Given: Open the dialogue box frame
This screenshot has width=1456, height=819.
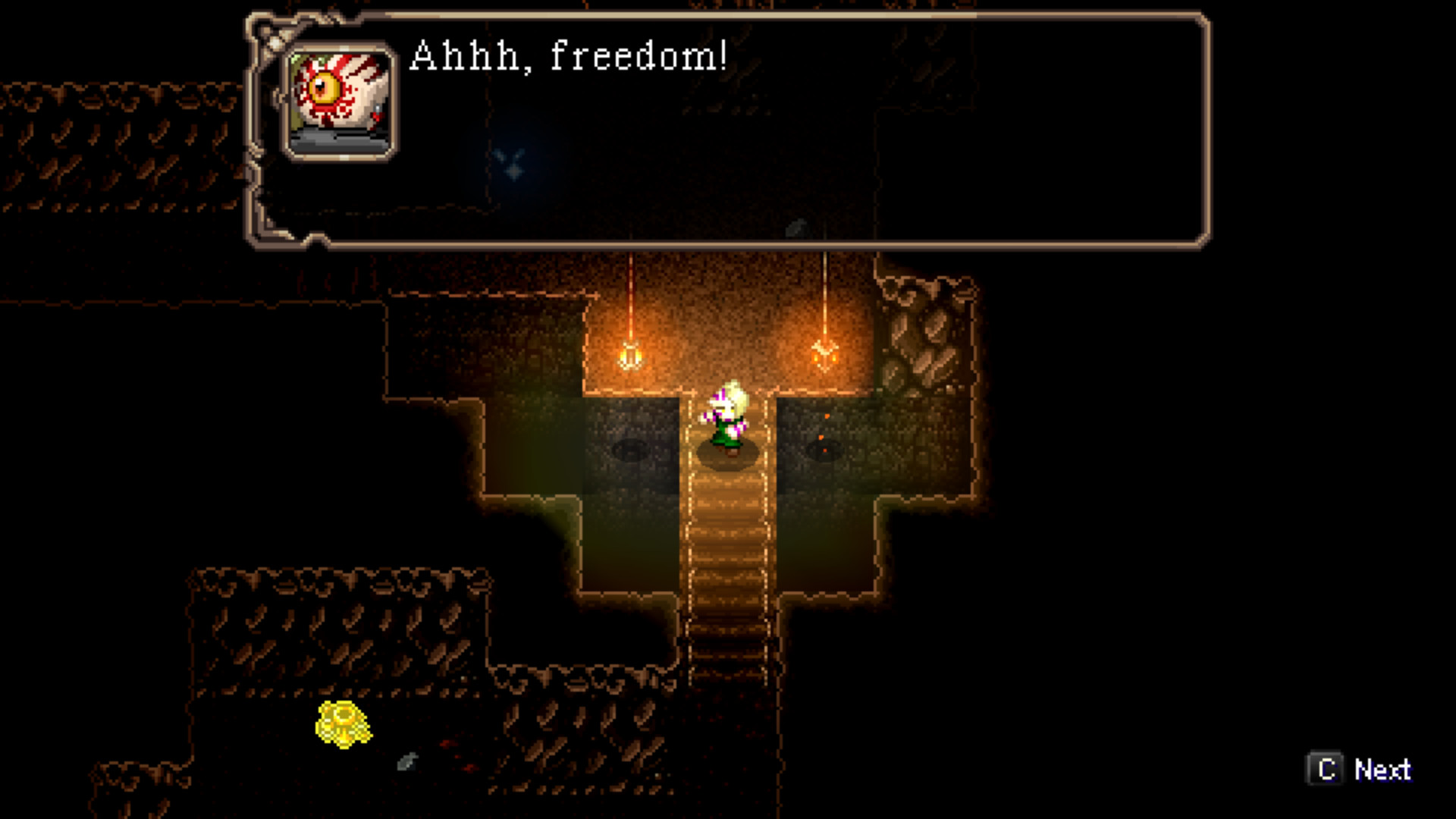Looking at the screenshot, I should (728, 125).
